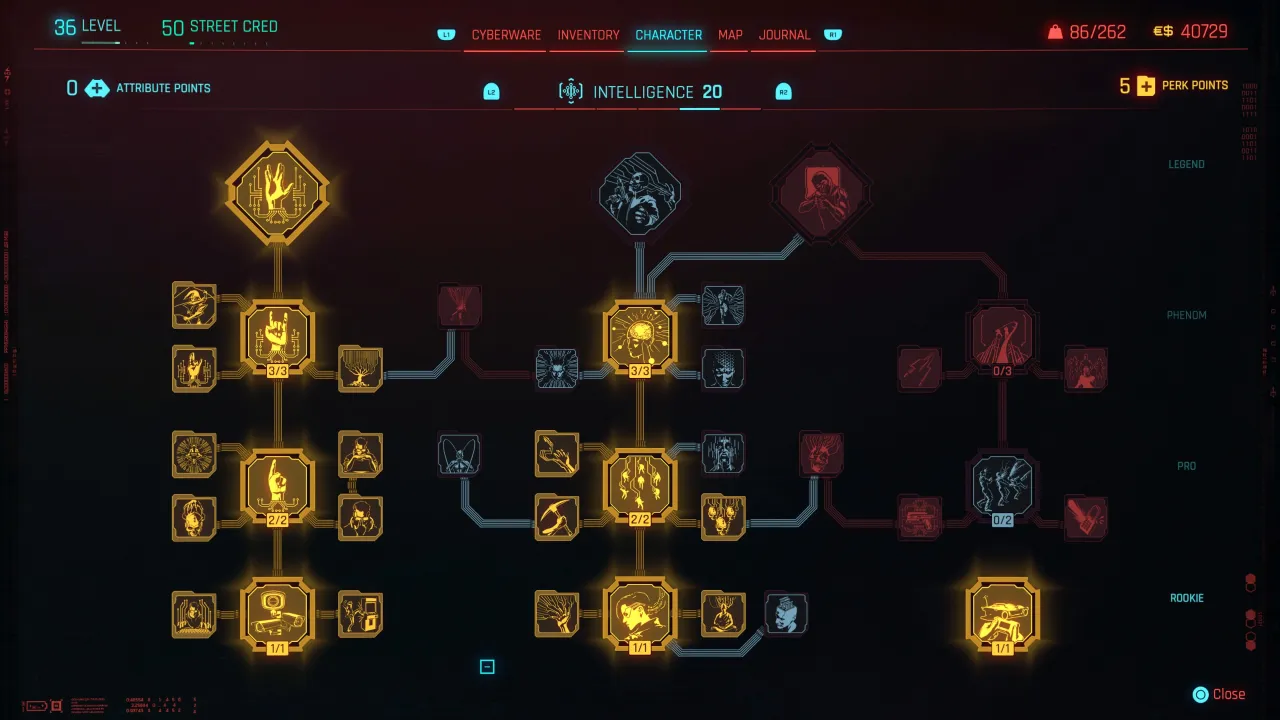Viewport: 1280px width, 720px height.
Task: Open the hooded netrunner Legend perk top right
Action: 822,190
